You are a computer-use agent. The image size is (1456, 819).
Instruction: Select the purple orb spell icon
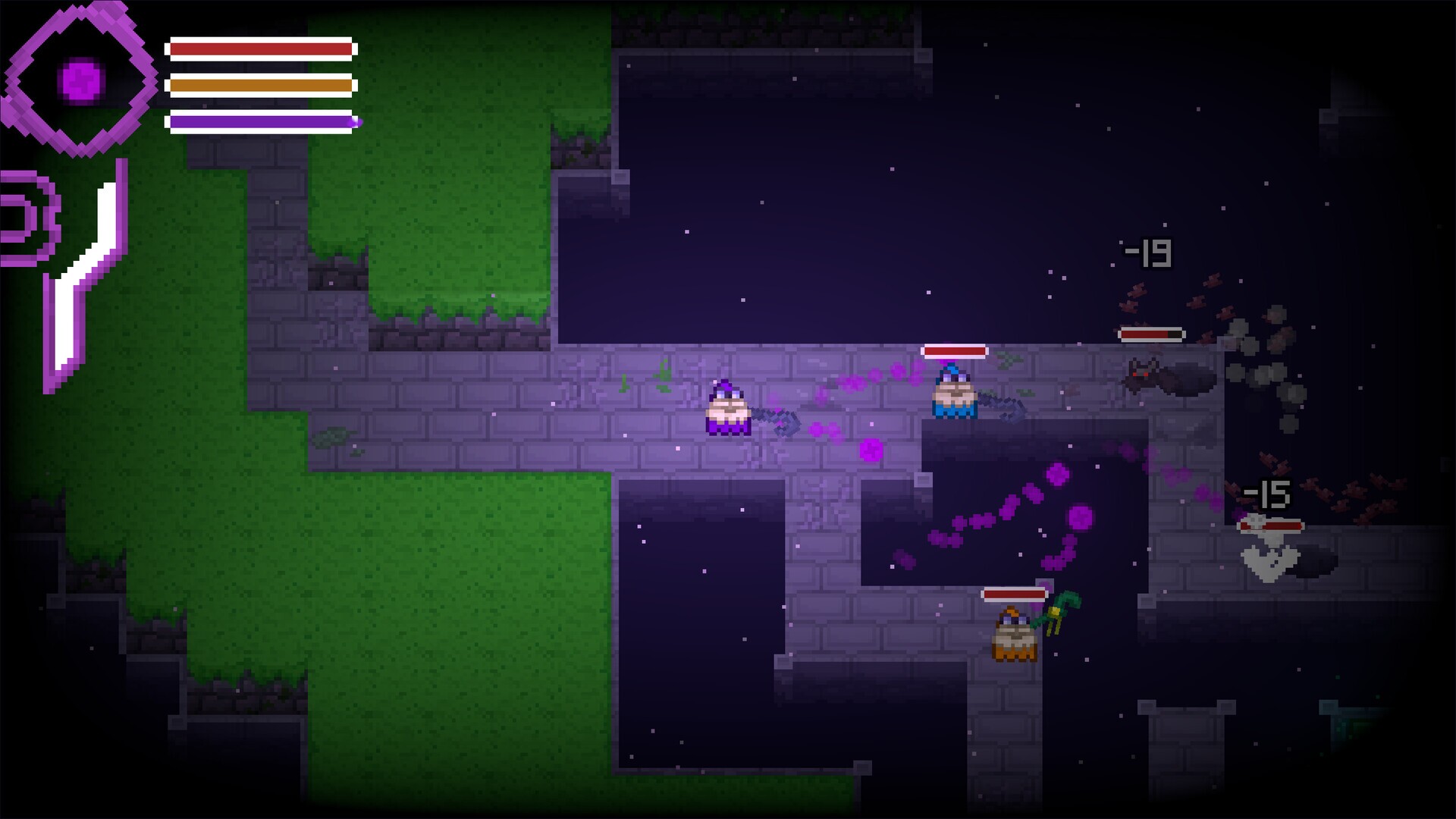pos(80,77)
